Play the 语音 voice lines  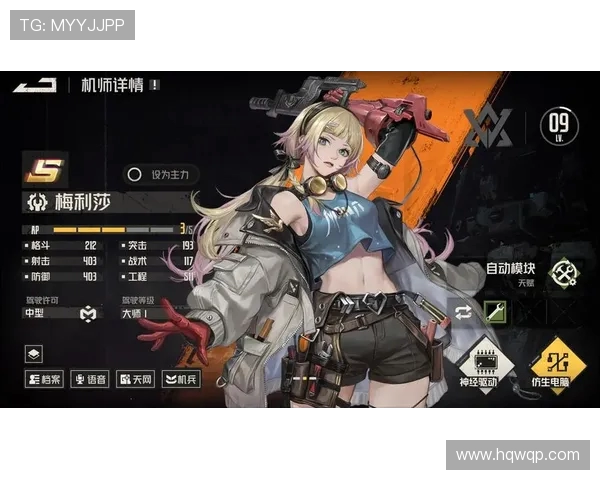(90, 379)
